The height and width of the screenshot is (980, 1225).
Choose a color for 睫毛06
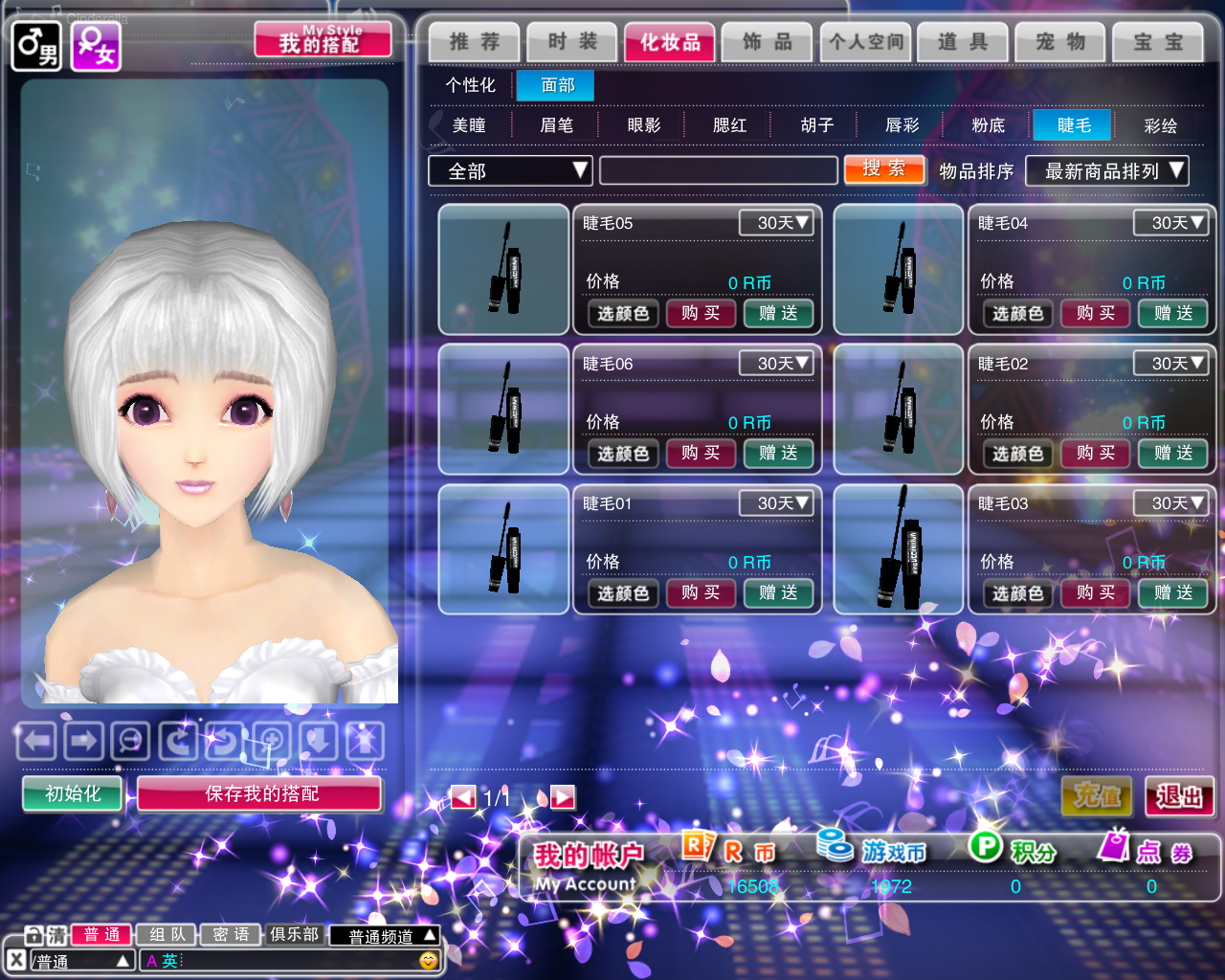(x=623, y=454)
